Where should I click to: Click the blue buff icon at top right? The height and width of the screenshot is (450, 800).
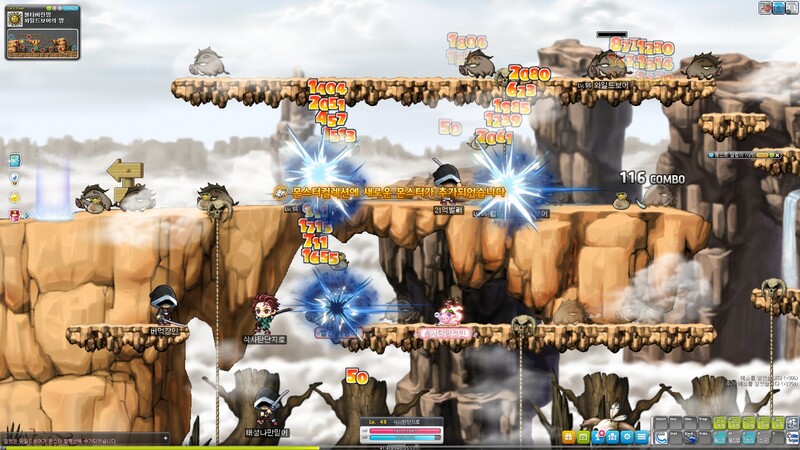pyautogui.click(x=779, y=8)
